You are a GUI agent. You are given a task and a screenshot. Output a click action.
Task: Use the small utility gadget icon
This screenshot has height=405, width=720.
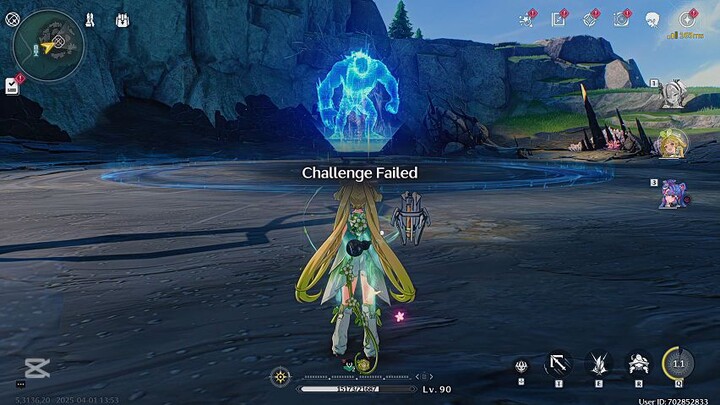pyautogui.click(x=520, y=366)
